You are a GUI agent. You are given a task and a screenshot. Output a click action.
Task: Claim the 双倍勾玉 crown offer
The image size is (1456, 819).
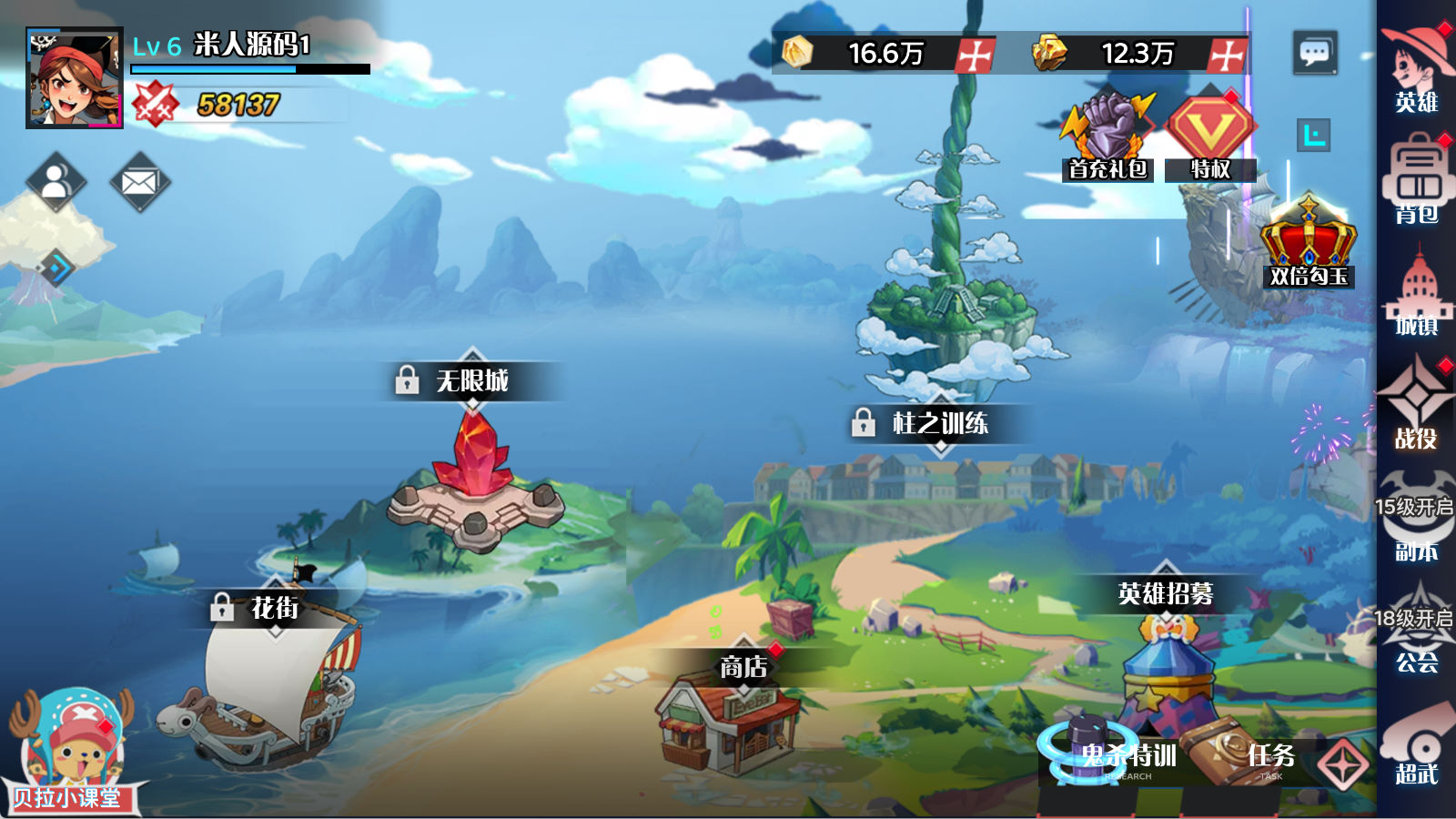pos(1308,241)
